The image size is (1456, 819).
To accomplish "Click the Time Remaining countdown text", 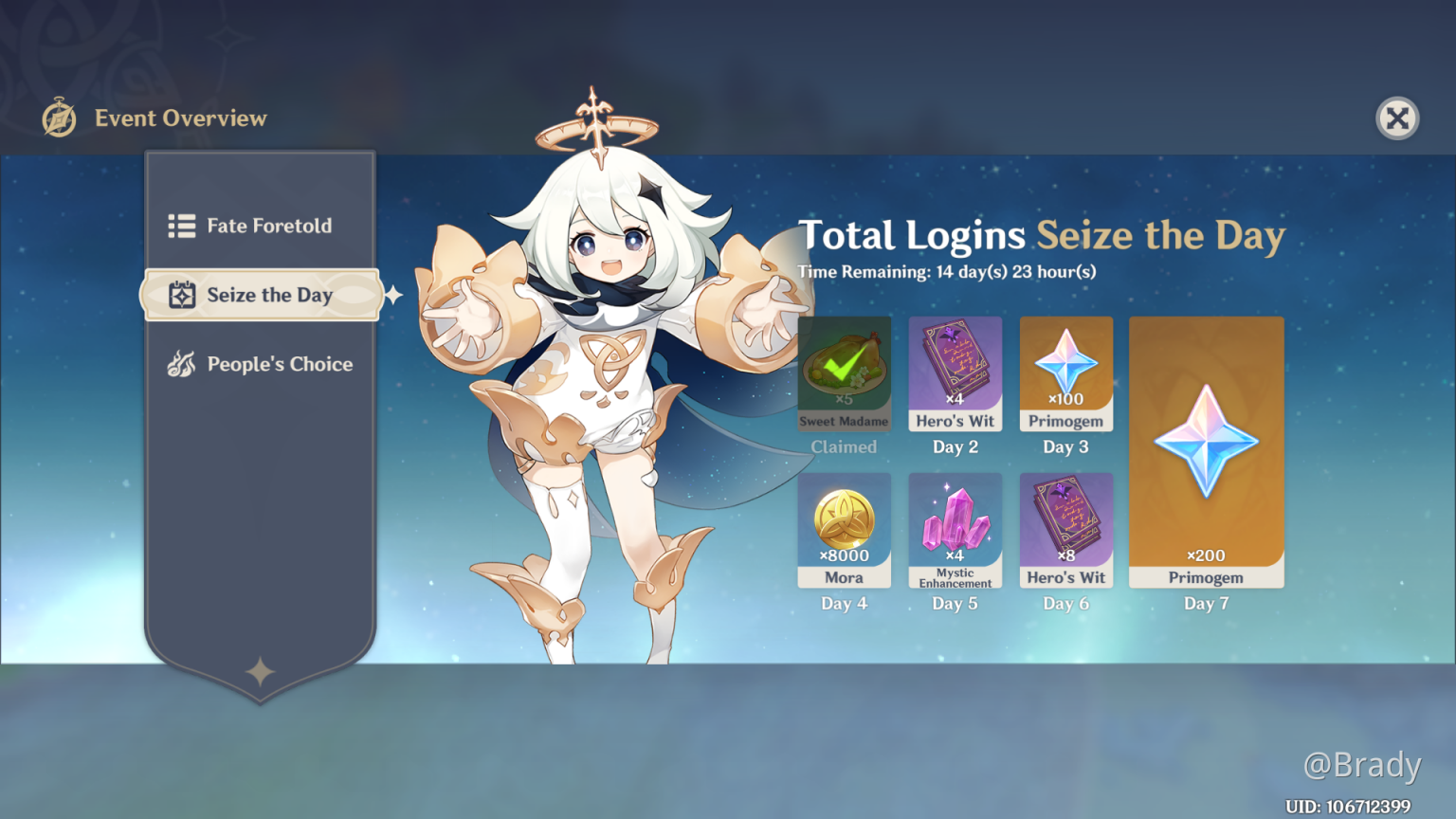I will click(x=947, y=272).
